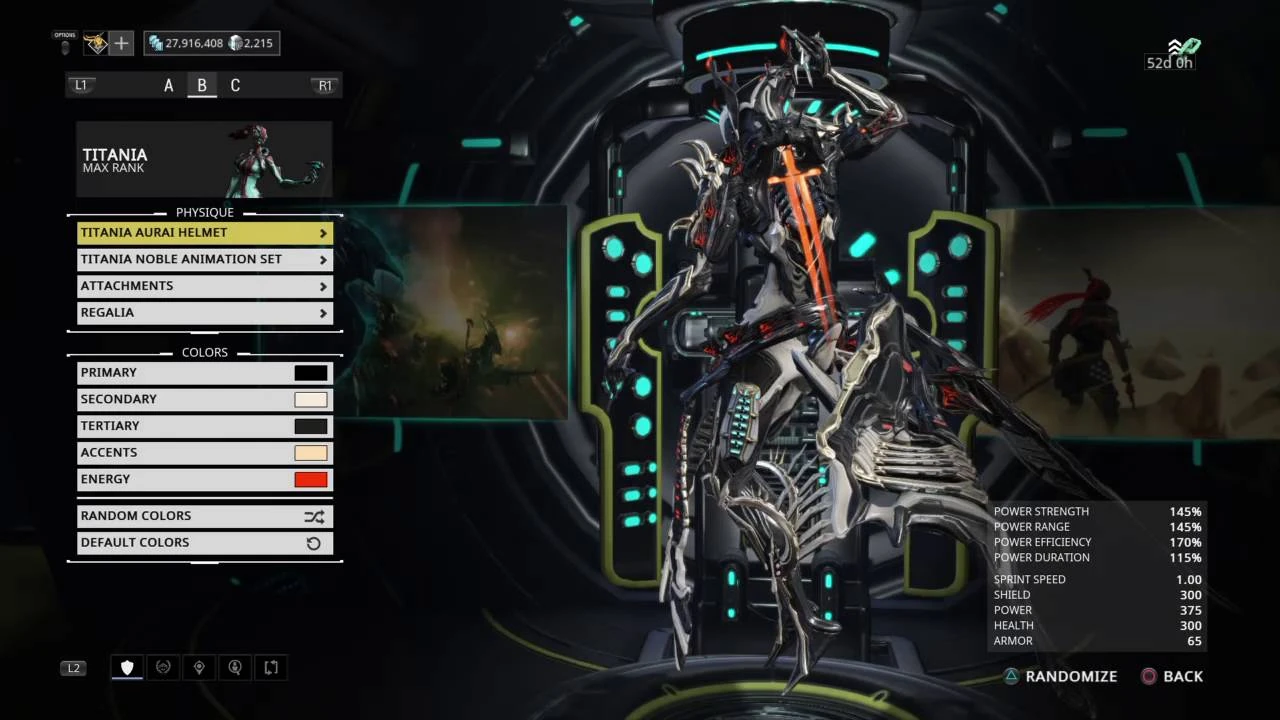Click the reticle icon in the bottom toolbar
1280x720 pixels.
coord(163,667)
